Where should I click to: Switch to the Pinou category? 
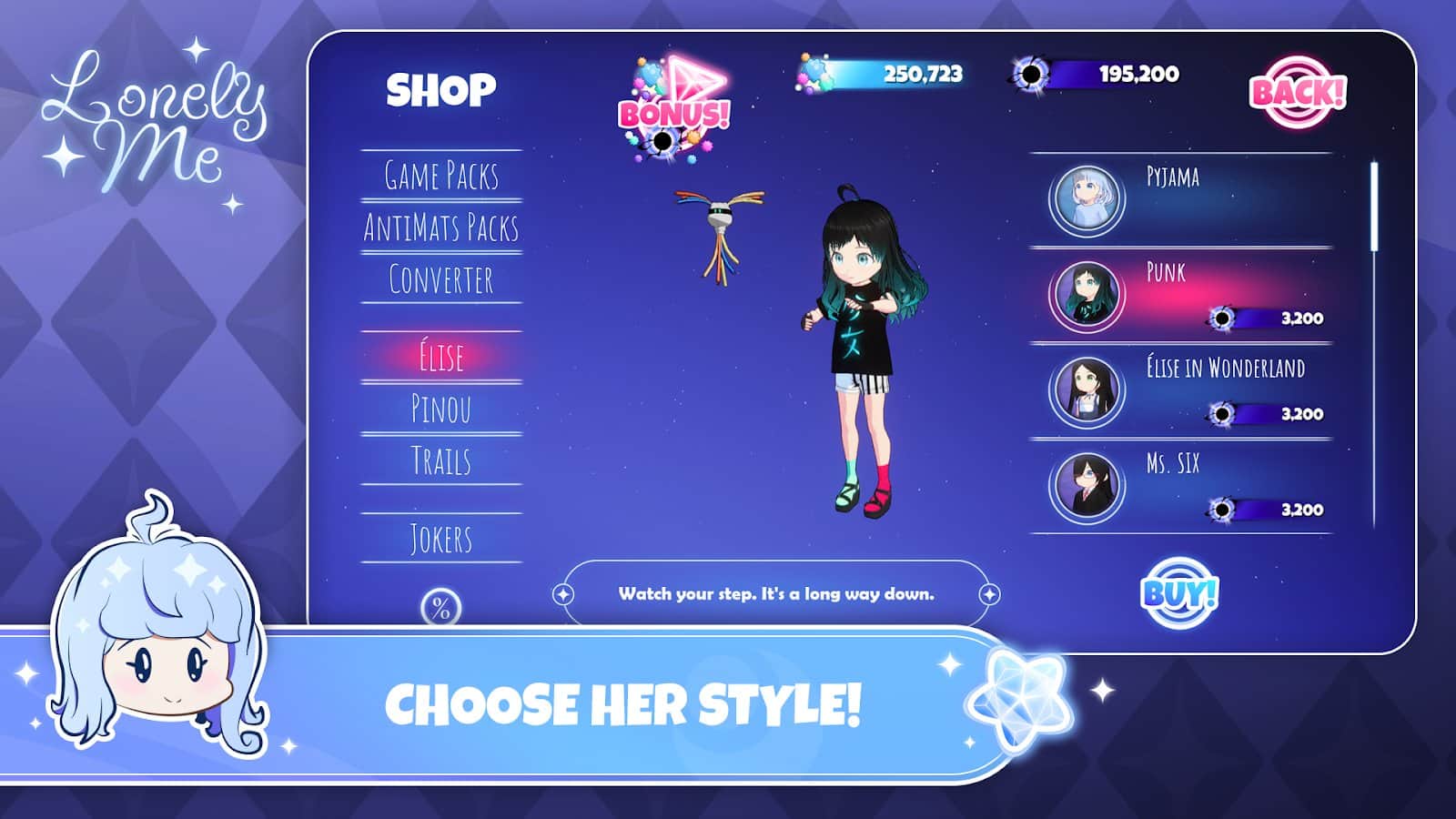click(441, 409)
